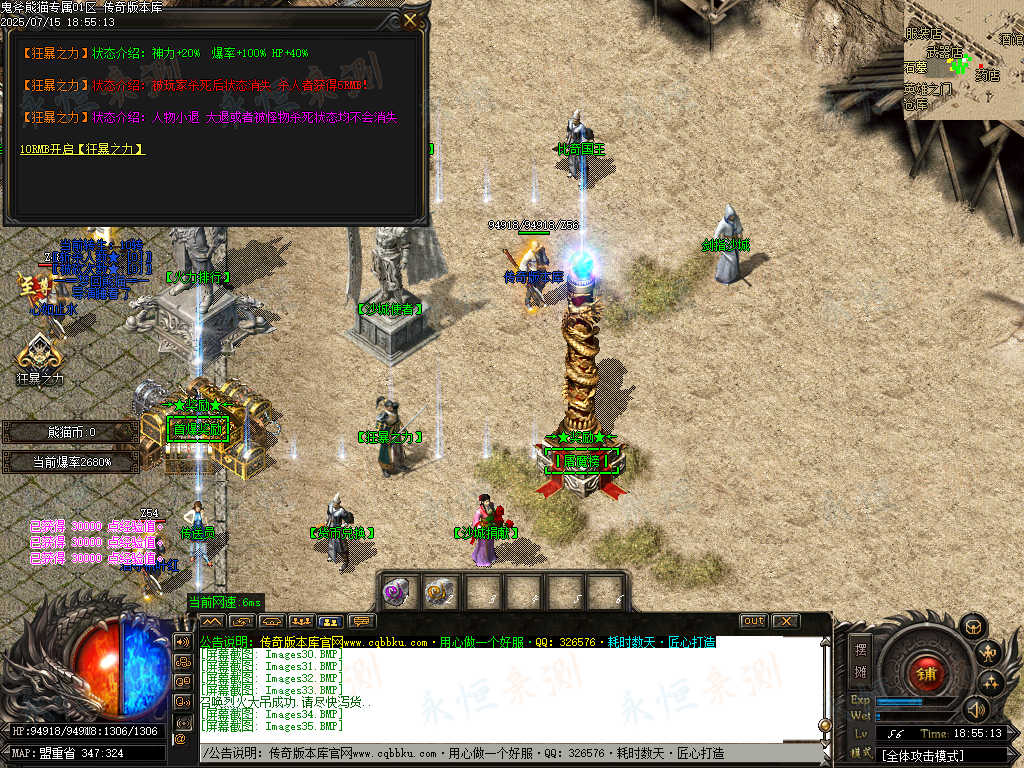Close the 狂暴之力 info dialog
The height and width of the screenshot is (768, 1024).
(410, 20)
